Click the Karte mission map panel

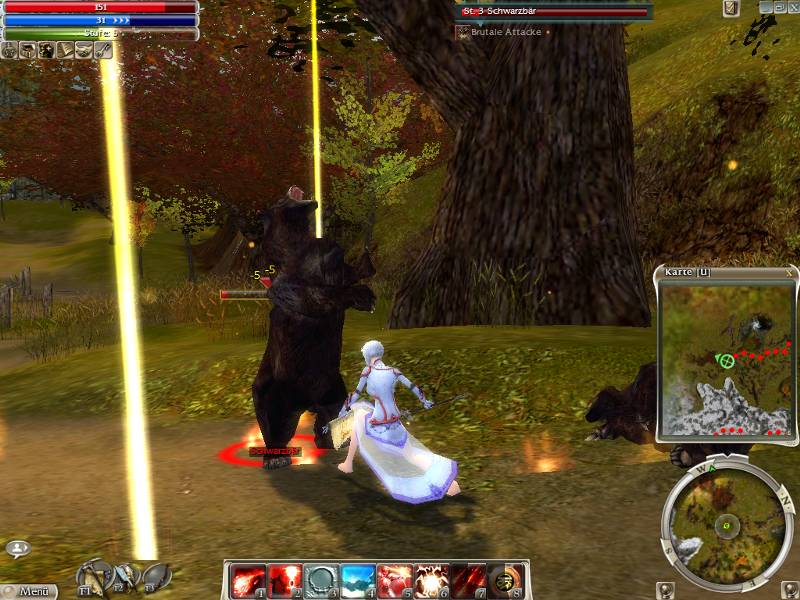[x=727, y=358]
